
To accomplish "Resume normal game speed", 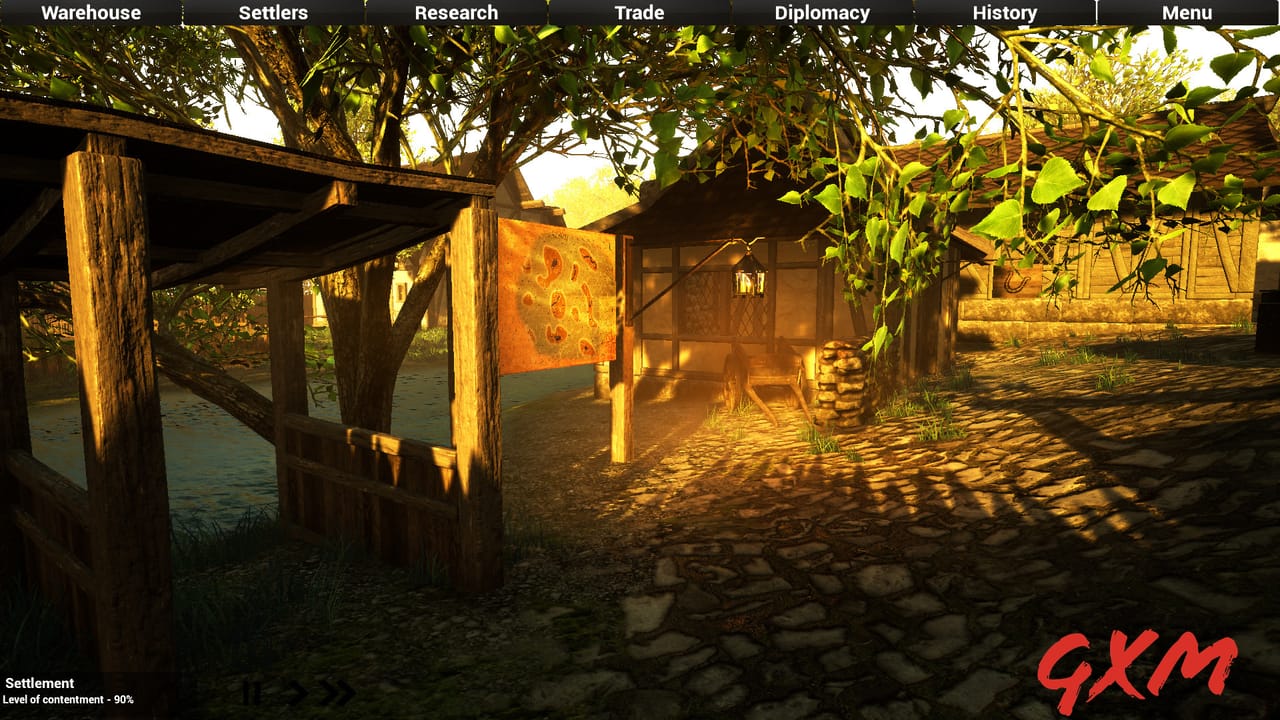I will [x=293, y=690].
